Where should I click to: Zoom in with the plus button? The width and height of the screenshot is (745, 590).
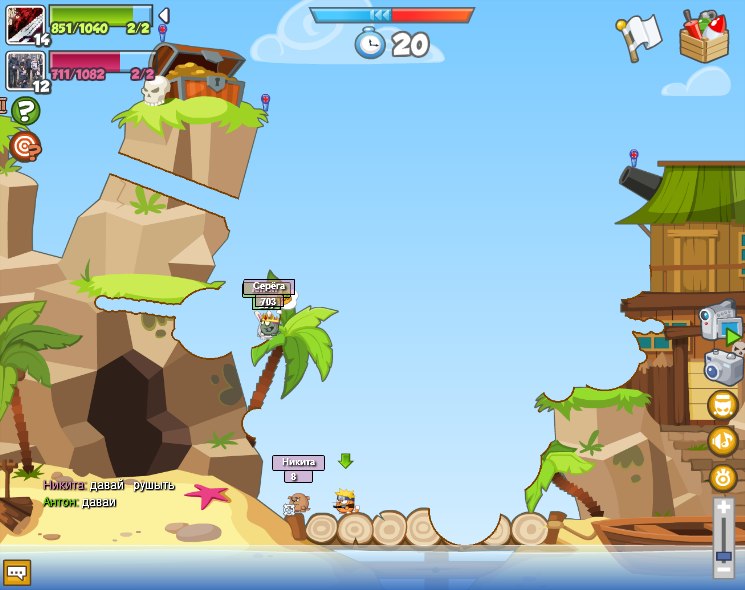[x=723, y=513]
